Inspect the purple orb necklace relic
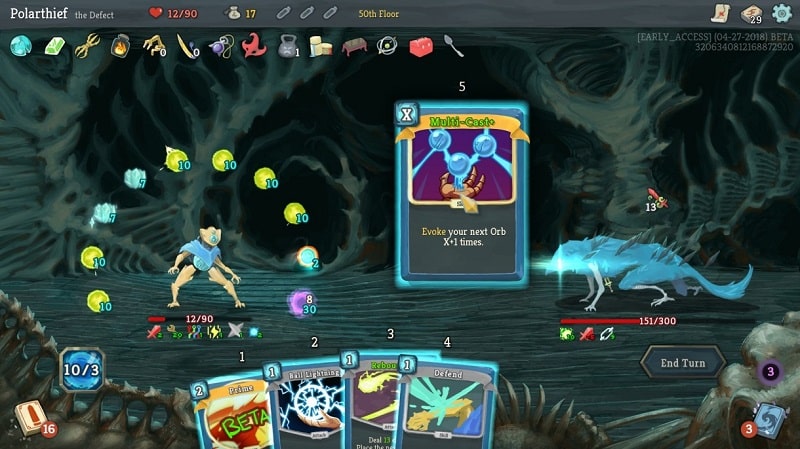This screenshot has width=800, height=449. point(220,46)
